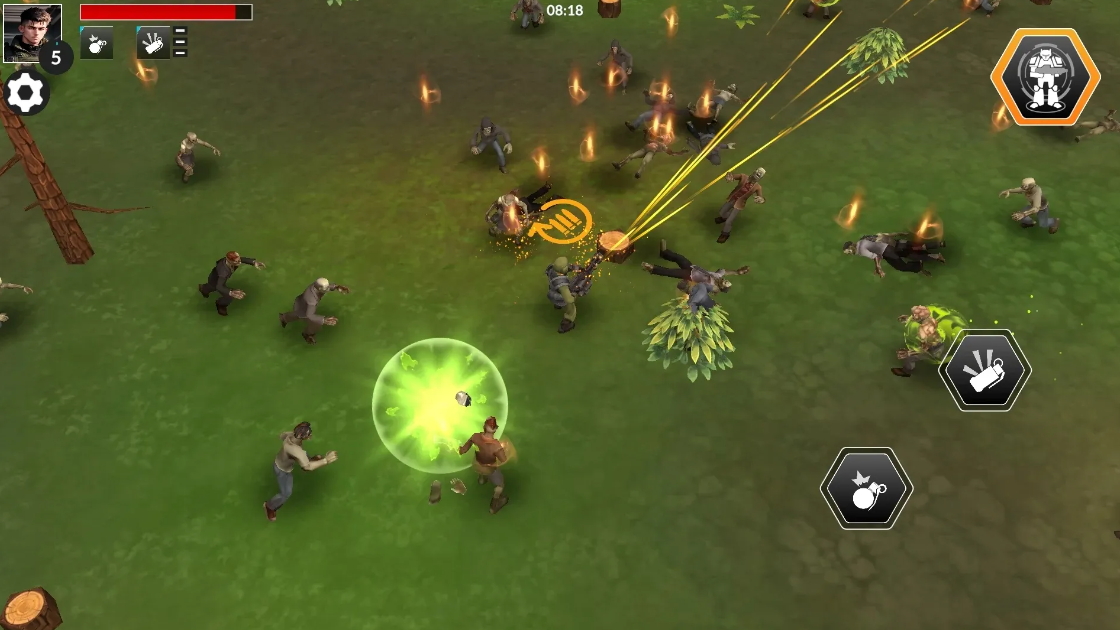Select the small grenade status icon under the health bar
The height and width of the screenshot is (630, 1120).
click(97, 43)
